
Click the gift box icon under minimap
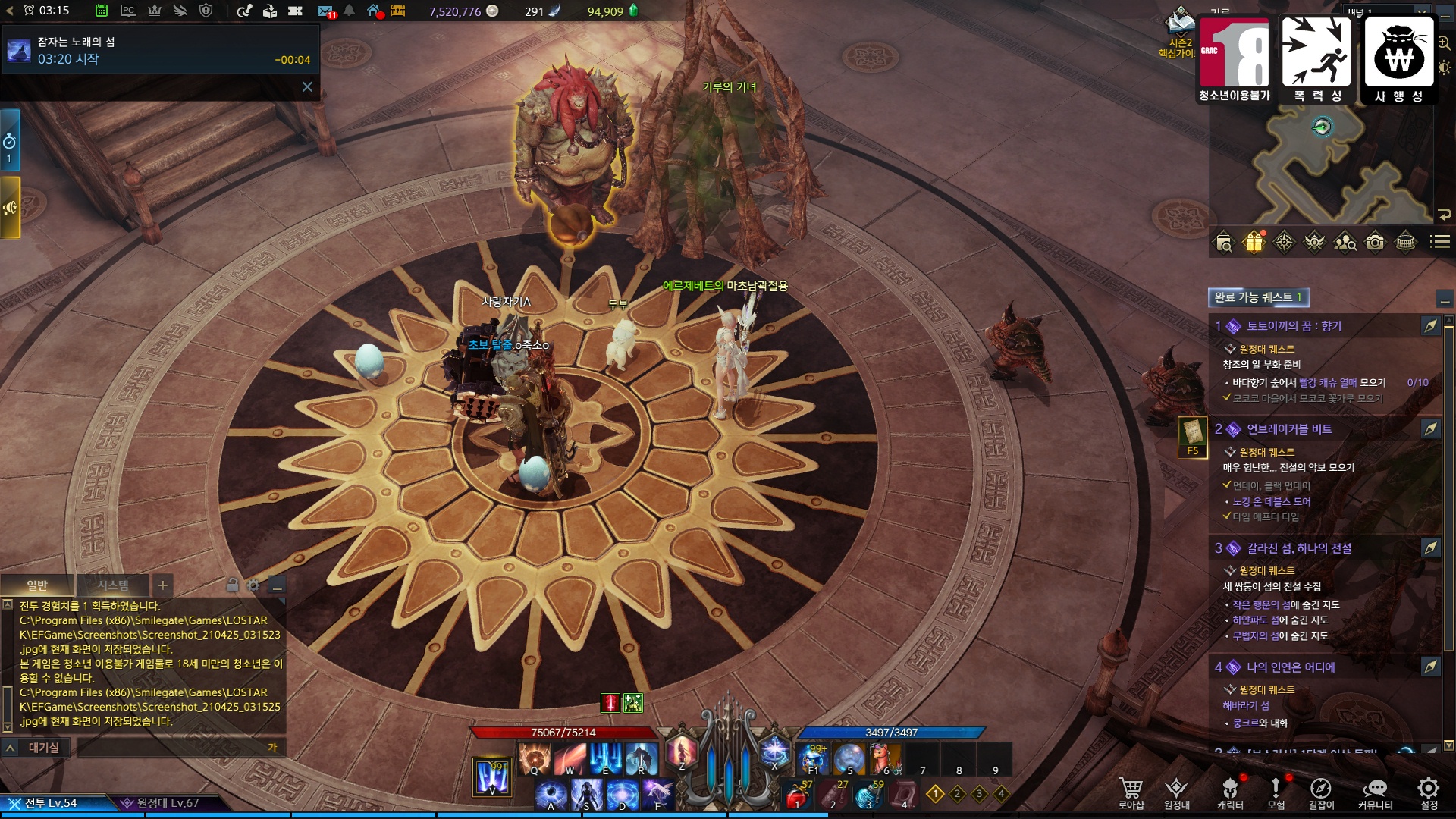[x=1254, y=242]
